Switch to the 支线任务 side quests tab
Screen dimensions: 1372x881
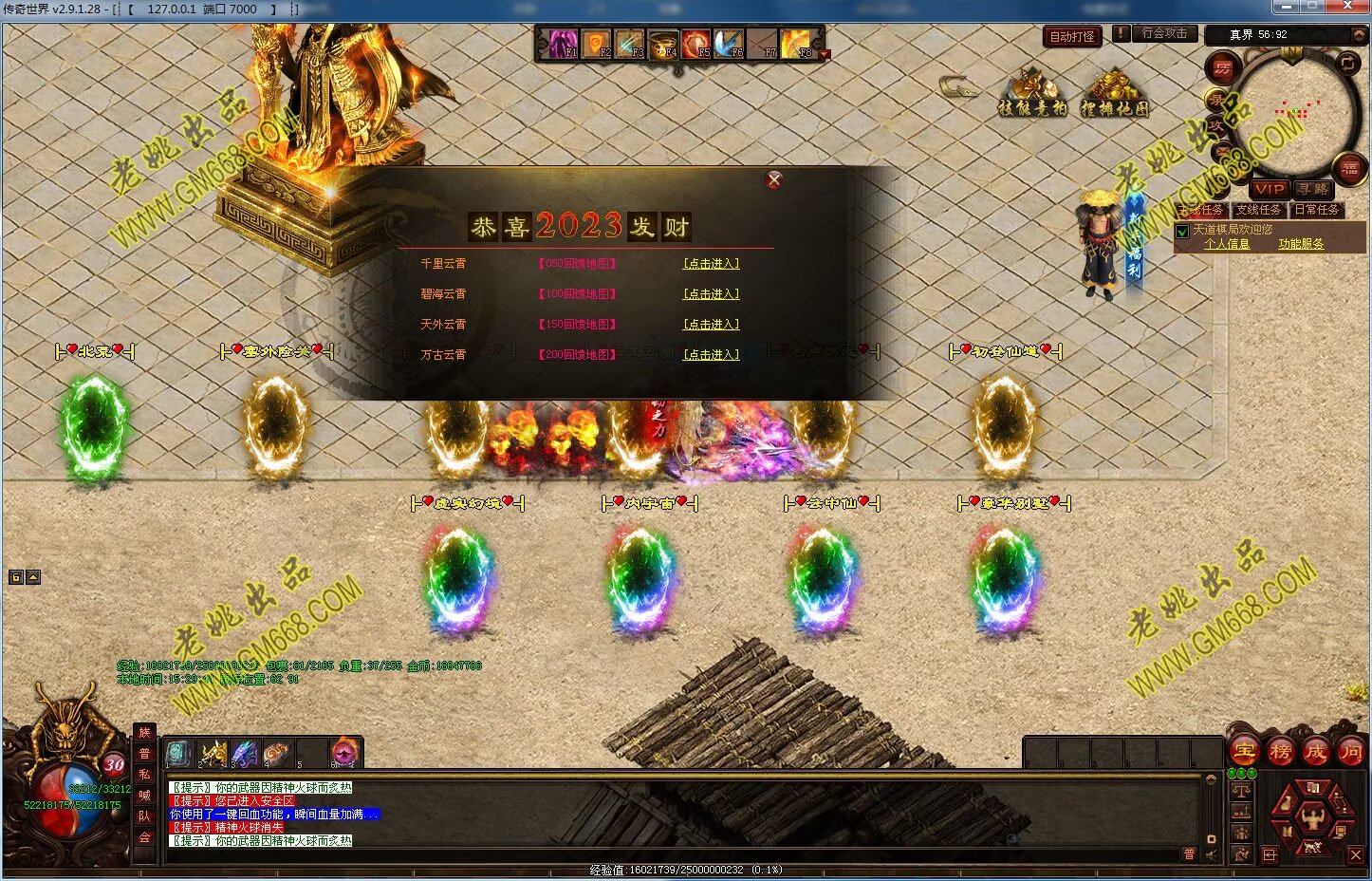point(1258,210)
